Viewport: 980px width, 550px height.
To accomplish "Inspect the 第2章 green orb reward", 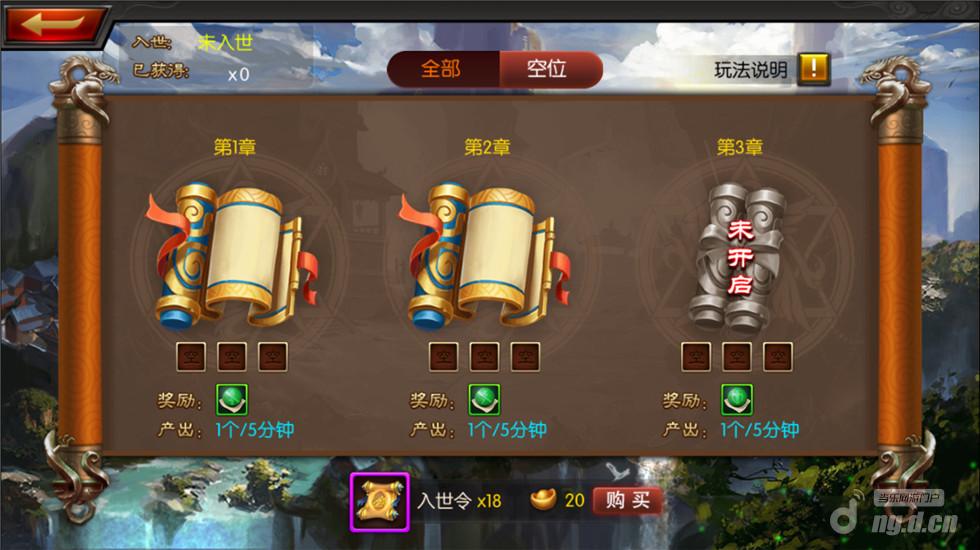I will (485, 400).
